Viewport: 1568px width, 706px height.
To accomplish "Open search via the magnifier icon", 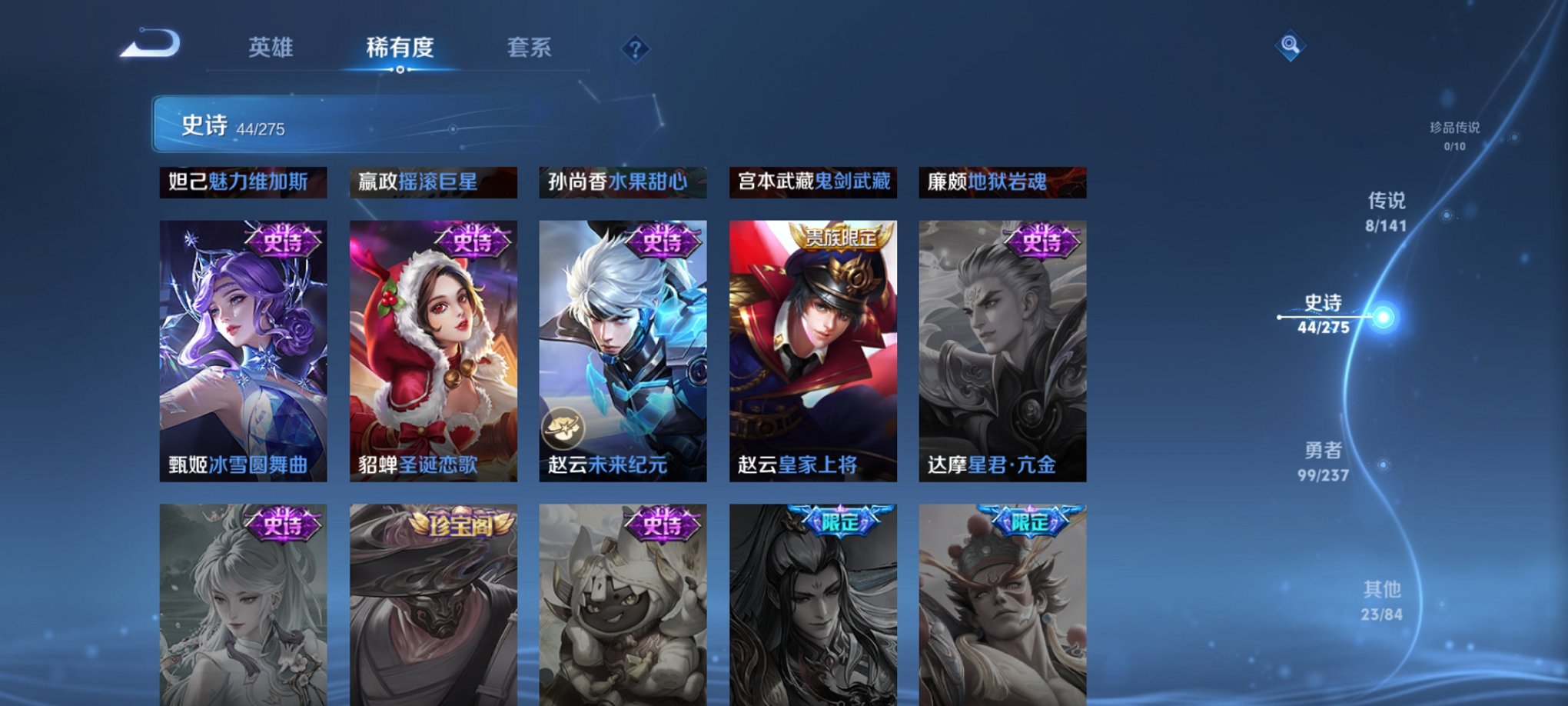I will coord(1291,45).
